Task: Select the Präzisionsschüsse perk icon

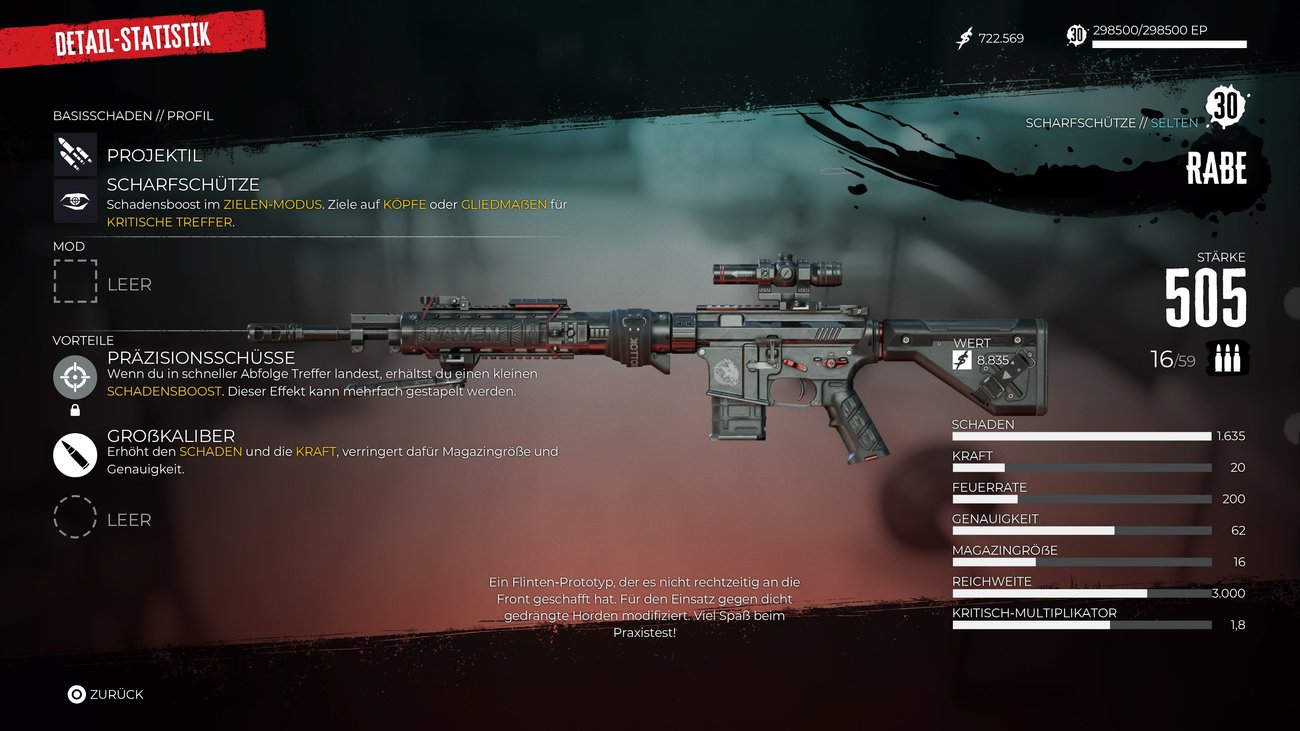Action: (75, 376)
